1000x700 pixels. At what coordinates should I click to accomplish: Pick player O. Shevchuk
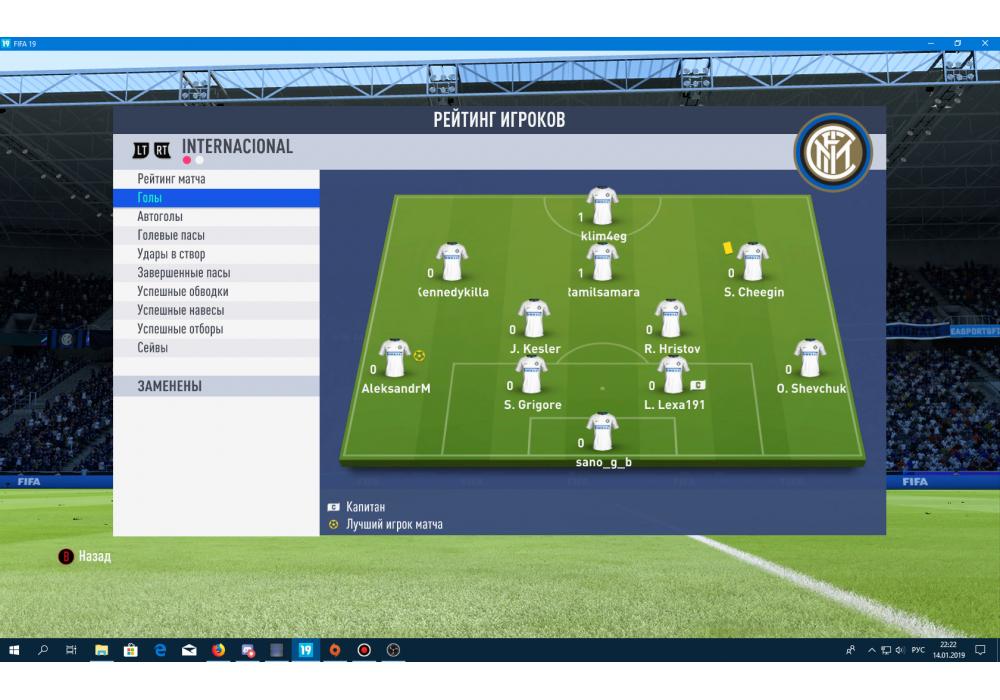point(810,359)
